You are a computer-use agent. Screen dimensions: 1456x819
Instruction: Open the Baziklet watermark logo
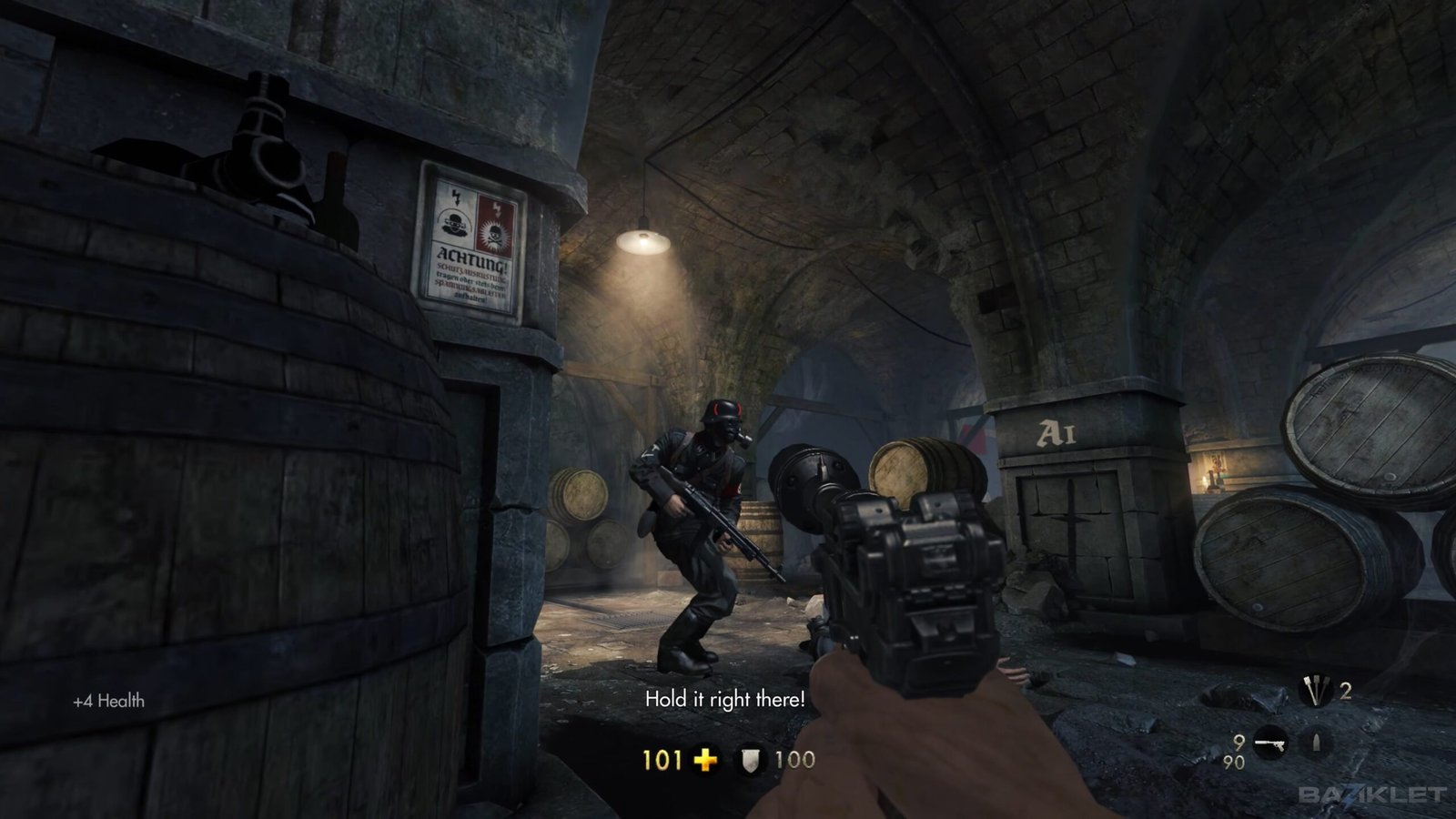[1371, 794]
